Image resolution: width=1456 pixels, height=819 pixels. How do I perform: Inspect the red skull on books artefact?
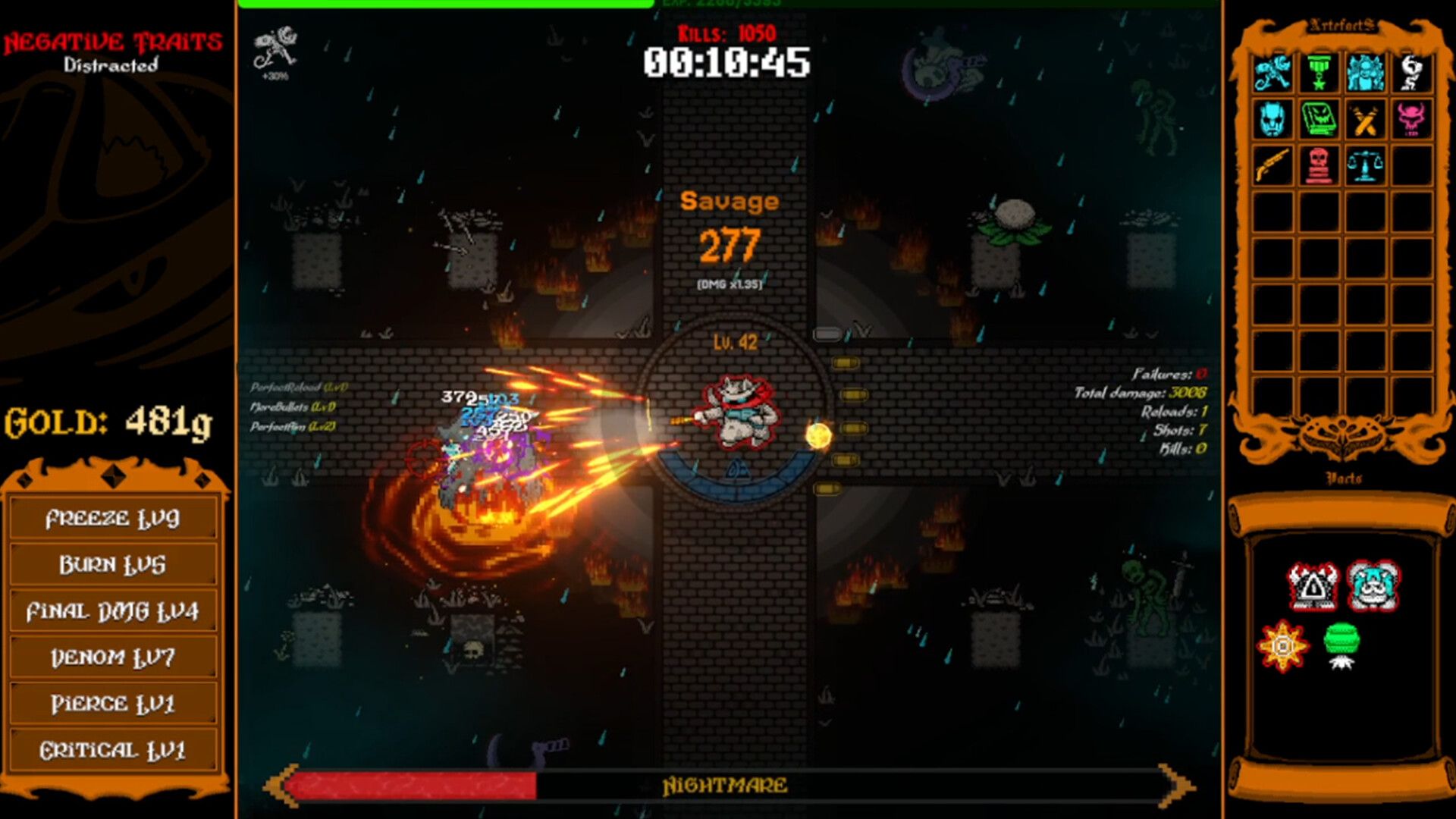point(1319,165)
